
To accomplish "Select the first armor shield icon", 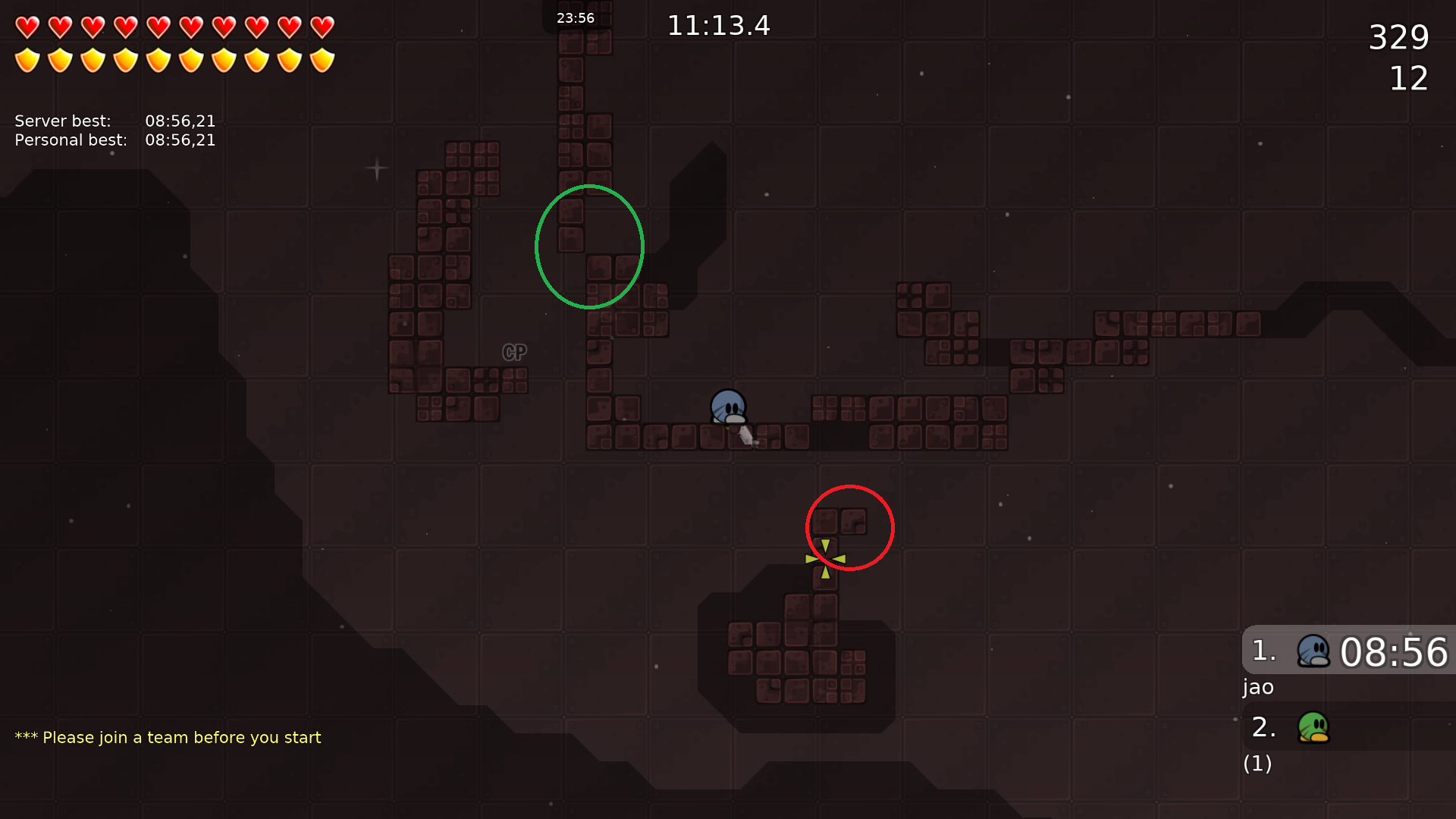I will 27,59.
